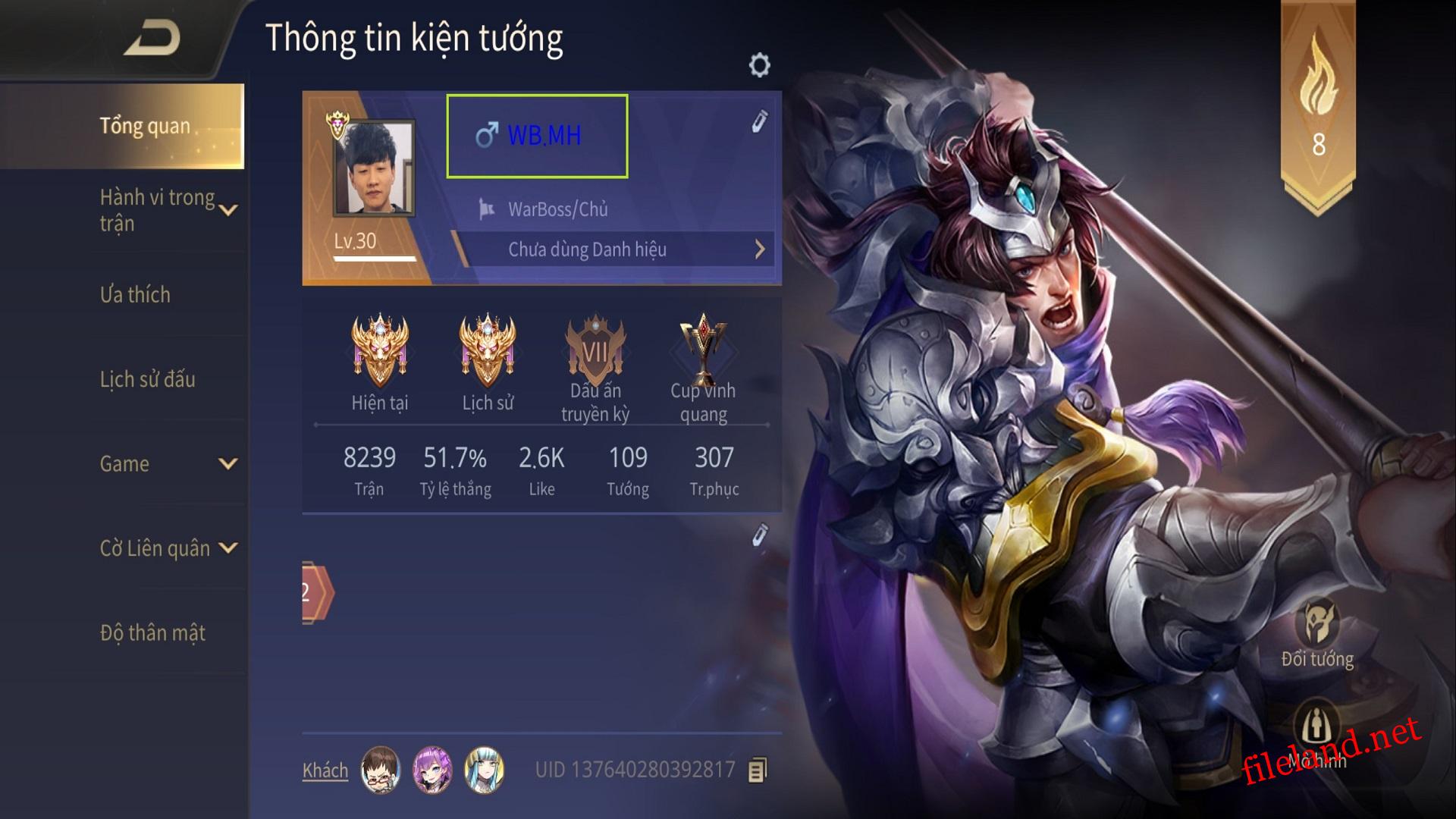Expand the Cờ Liên quân entry
Image resolution: width=1456 pixels, height=819 pixels.
[x=227, y=548]
